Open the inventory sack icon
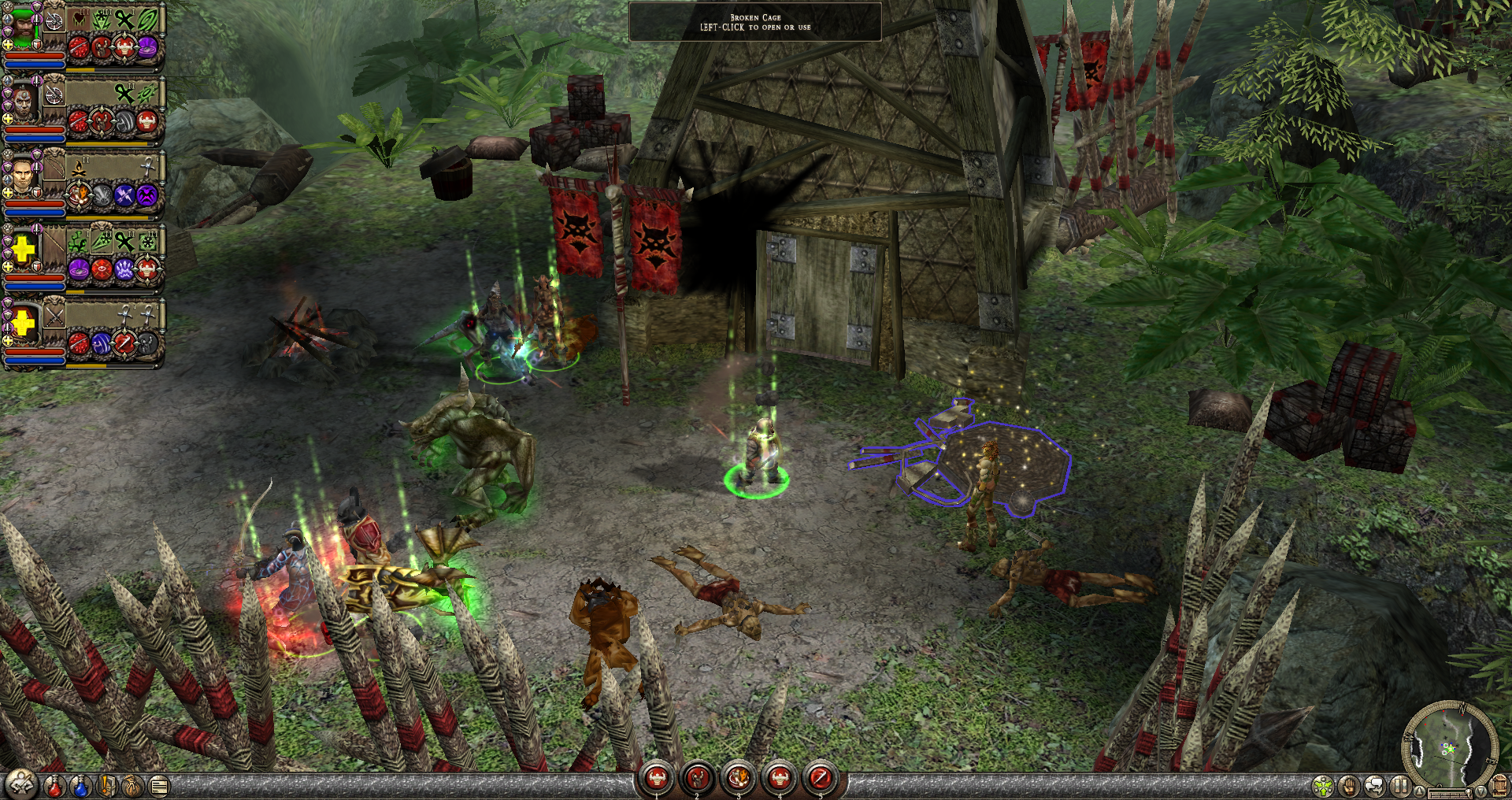The image size is (1512, 800). point(132,785)
